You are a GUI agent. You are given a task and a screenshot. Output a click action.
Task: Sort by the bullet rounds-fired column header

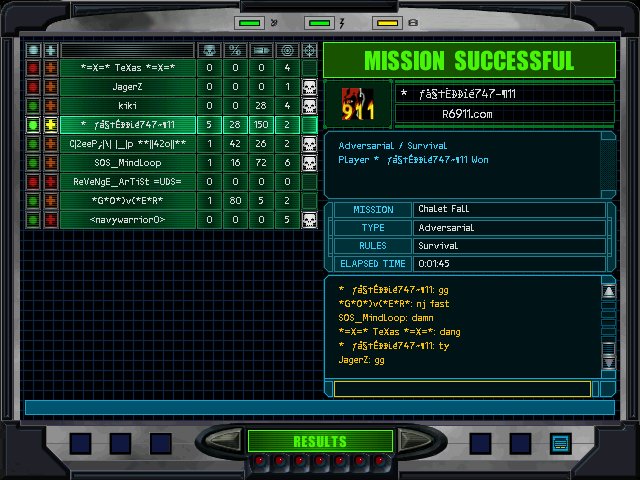pos(261,50)
